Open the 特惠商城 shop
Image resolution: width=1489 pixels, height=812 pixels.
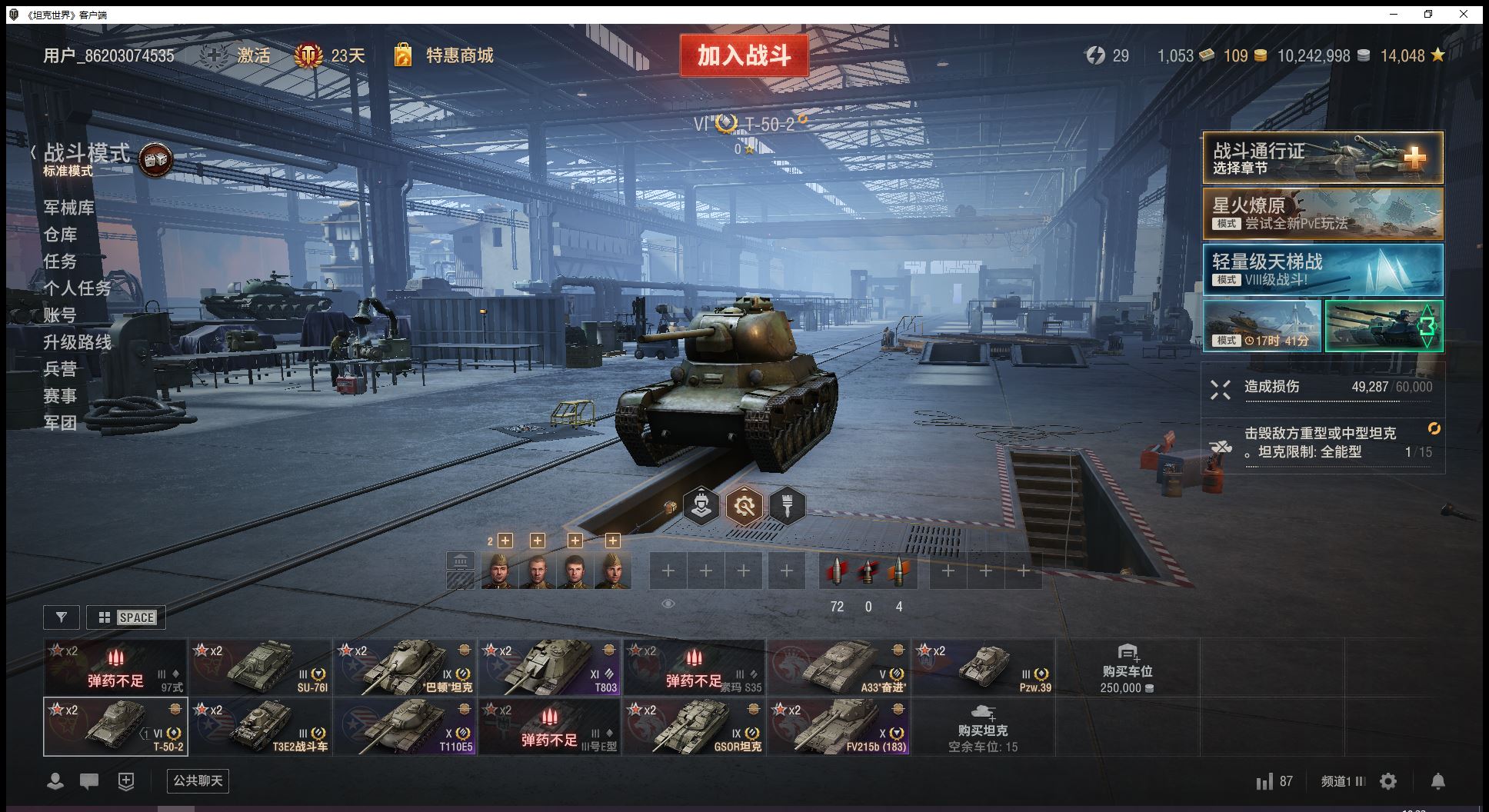point(458,55)
